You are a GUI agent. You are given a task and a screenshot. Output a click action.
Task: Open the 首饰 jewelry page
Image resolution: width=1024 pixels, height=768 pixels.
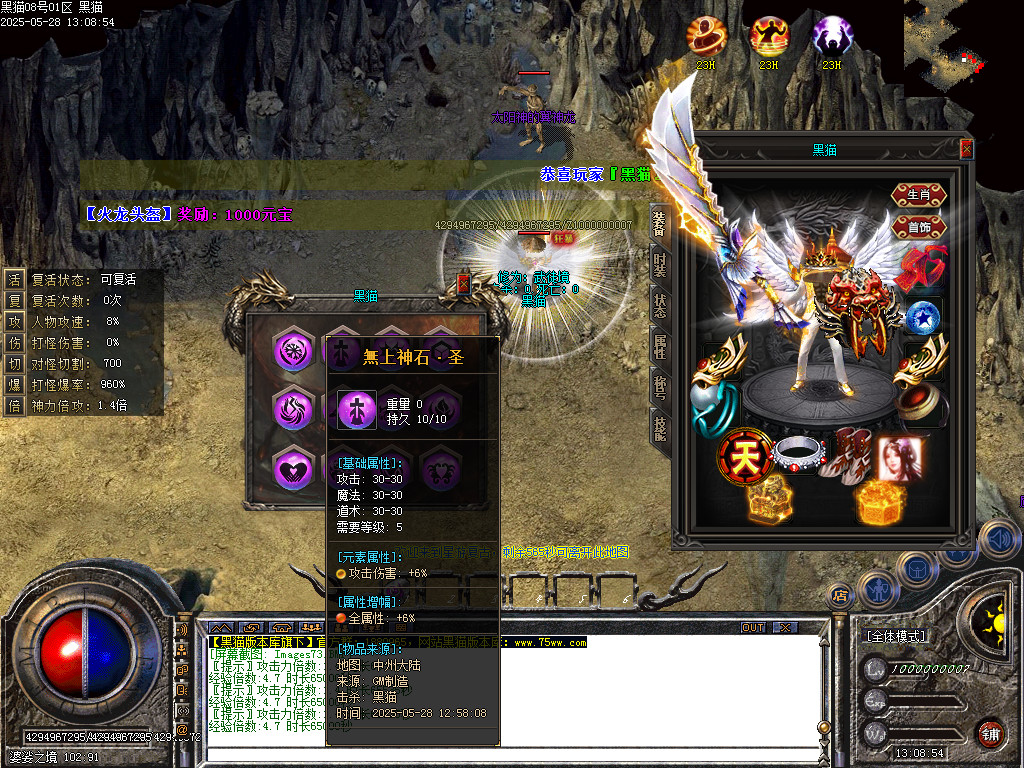click(x=918, y=226)
